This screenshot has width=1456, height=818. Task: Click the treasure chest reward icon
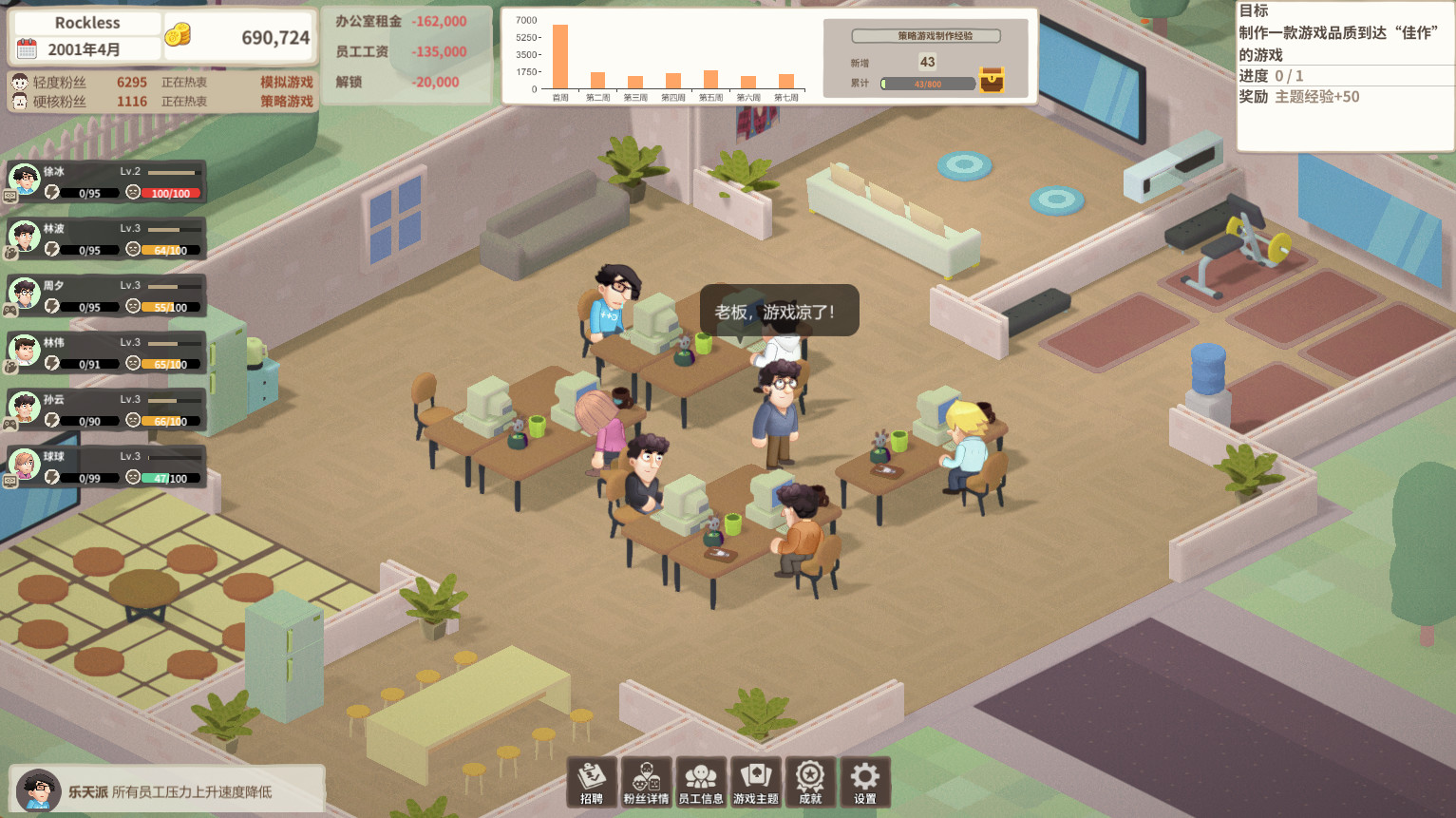tap(992, 81)
